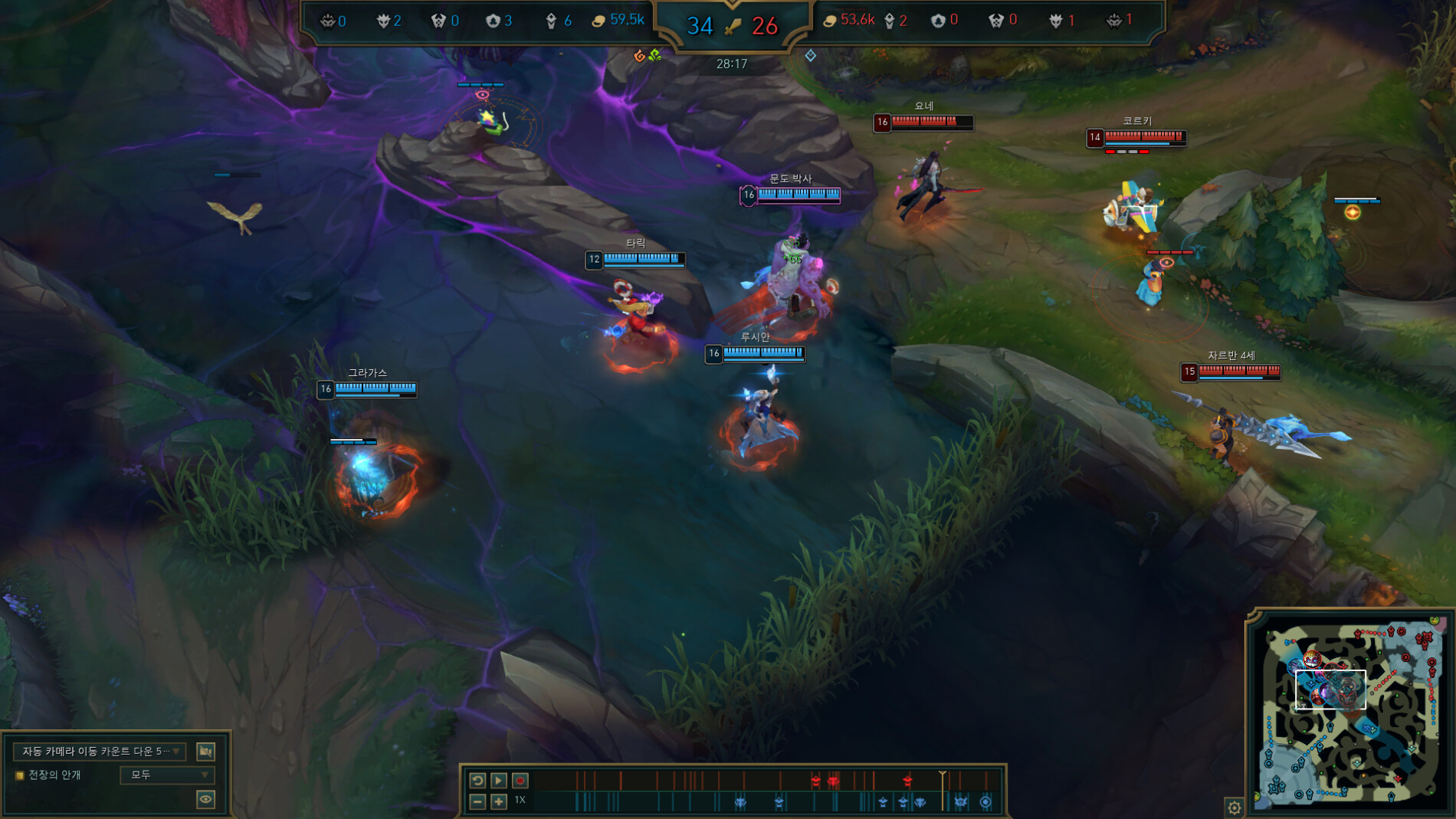This screenshot has height=819, width=1456.
Task: Toggle the 전장의 안개 fog of war checkbox
Action: tap(19, 775)
